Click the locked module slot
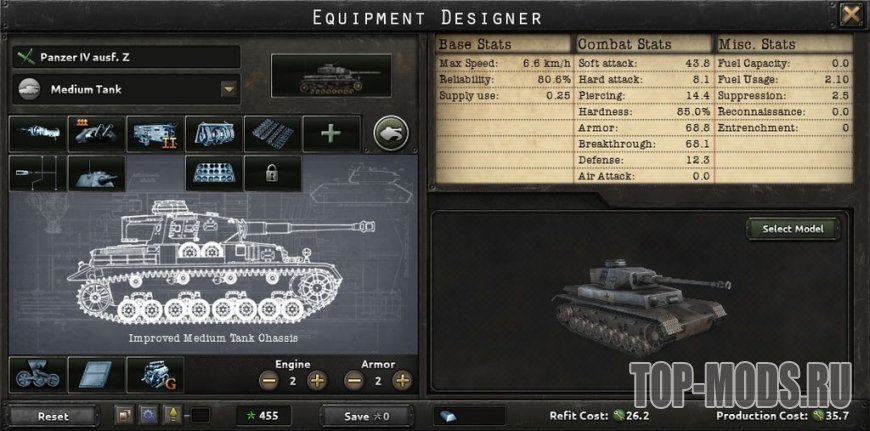Image resolution: width=870 pixels, height=431 pixels. (272, 172)
